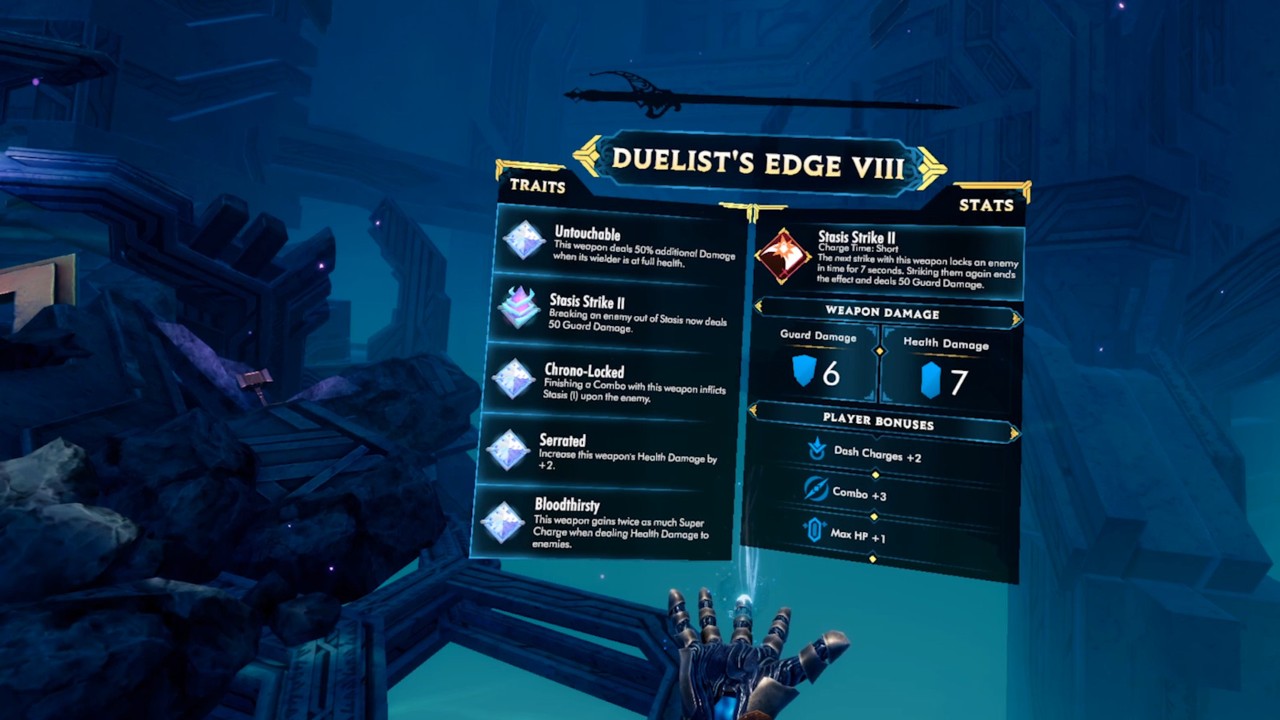
Task: Select the Combo +3 bonus
Action: [846, 493]
